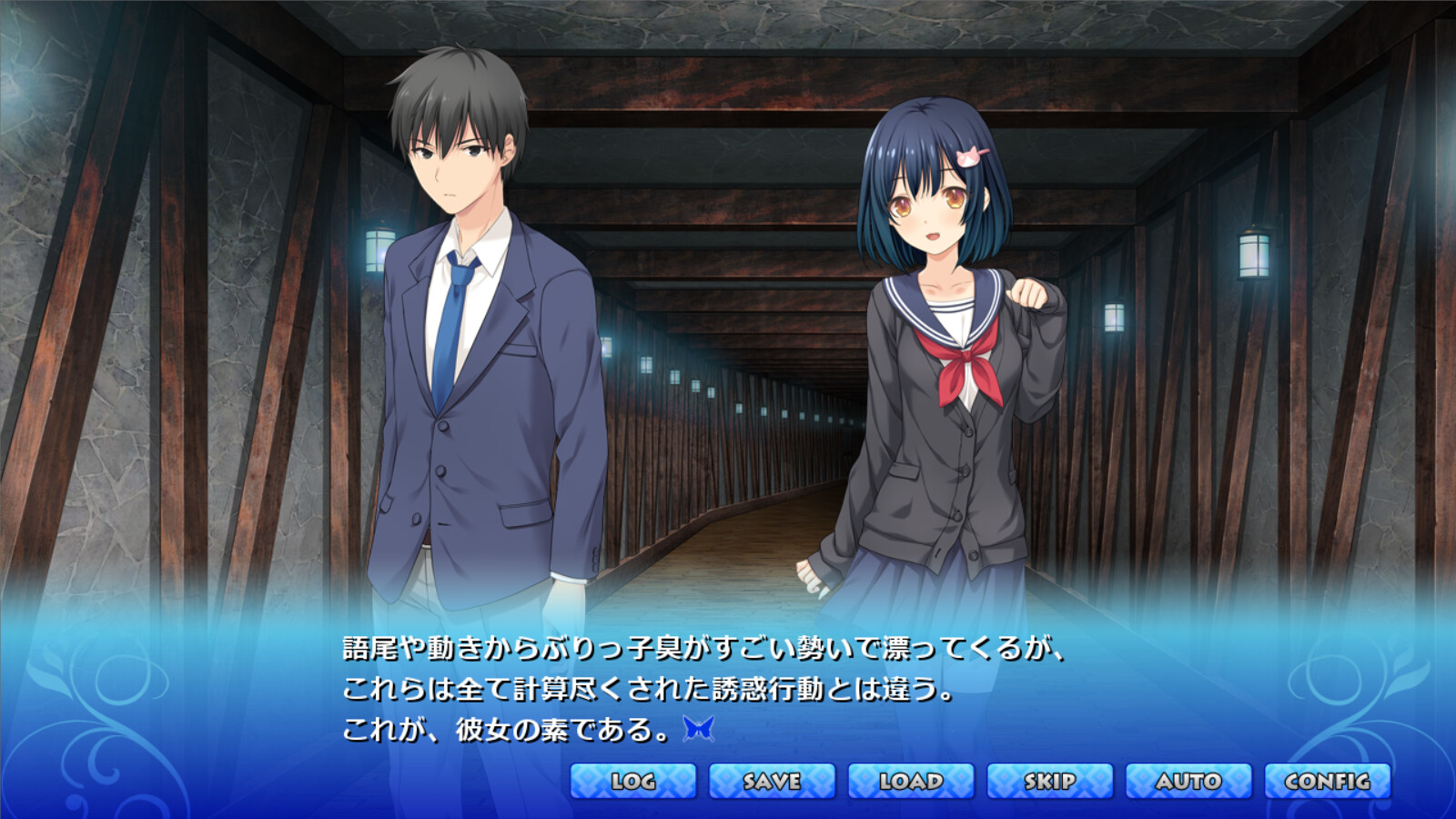This screenshot has width=1456, height=819.
Task: Activate the SKIP text button
Action: pyautogui.click(x=1050, y=781)
